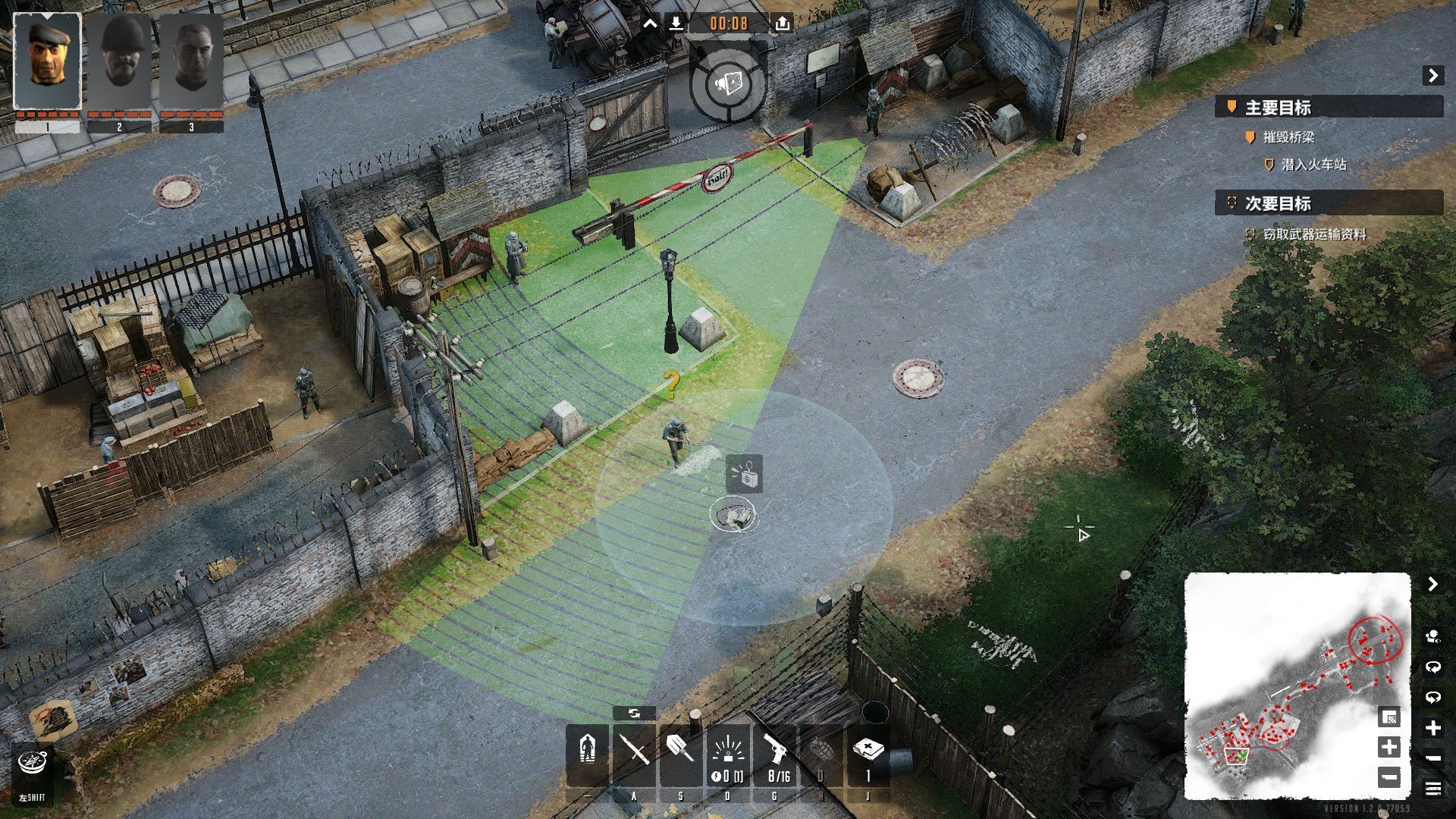The height and width of the screenshot is (819, 1456).
Task: Select the beret commando portrait
Action: click(x=47, y=61)
